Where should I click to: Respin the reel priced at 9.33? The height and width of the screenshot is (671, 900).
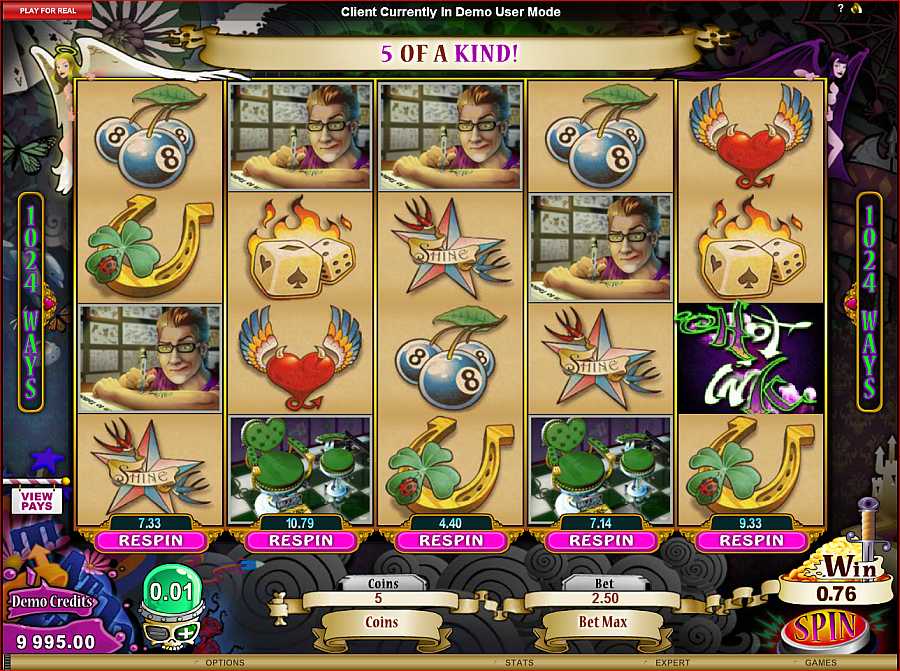pyautogui.click(x=750, y=540)
